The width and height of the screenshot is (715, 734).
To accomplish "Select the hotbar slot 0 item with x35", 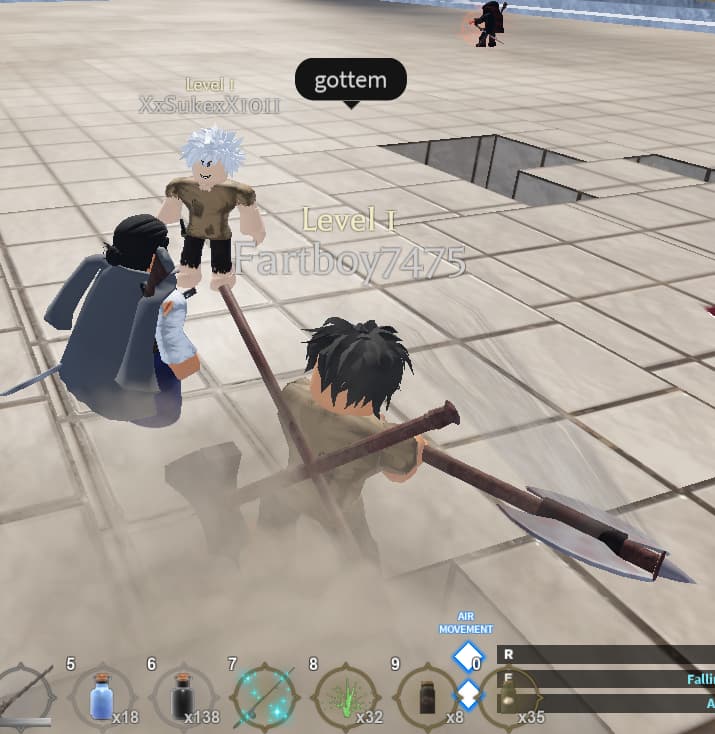I will click(508, 698).
